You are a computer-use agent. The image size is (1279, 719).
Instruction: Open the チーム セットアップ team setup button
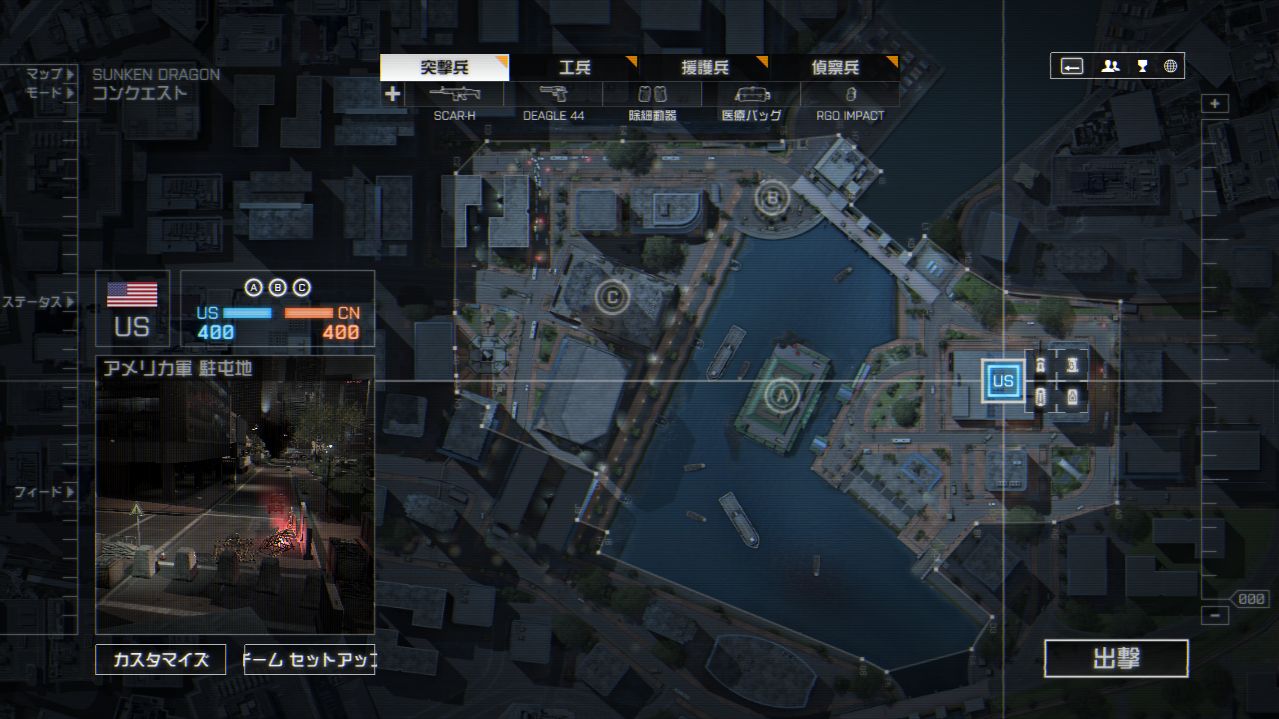pyautogui.click(x=309, y=660)
